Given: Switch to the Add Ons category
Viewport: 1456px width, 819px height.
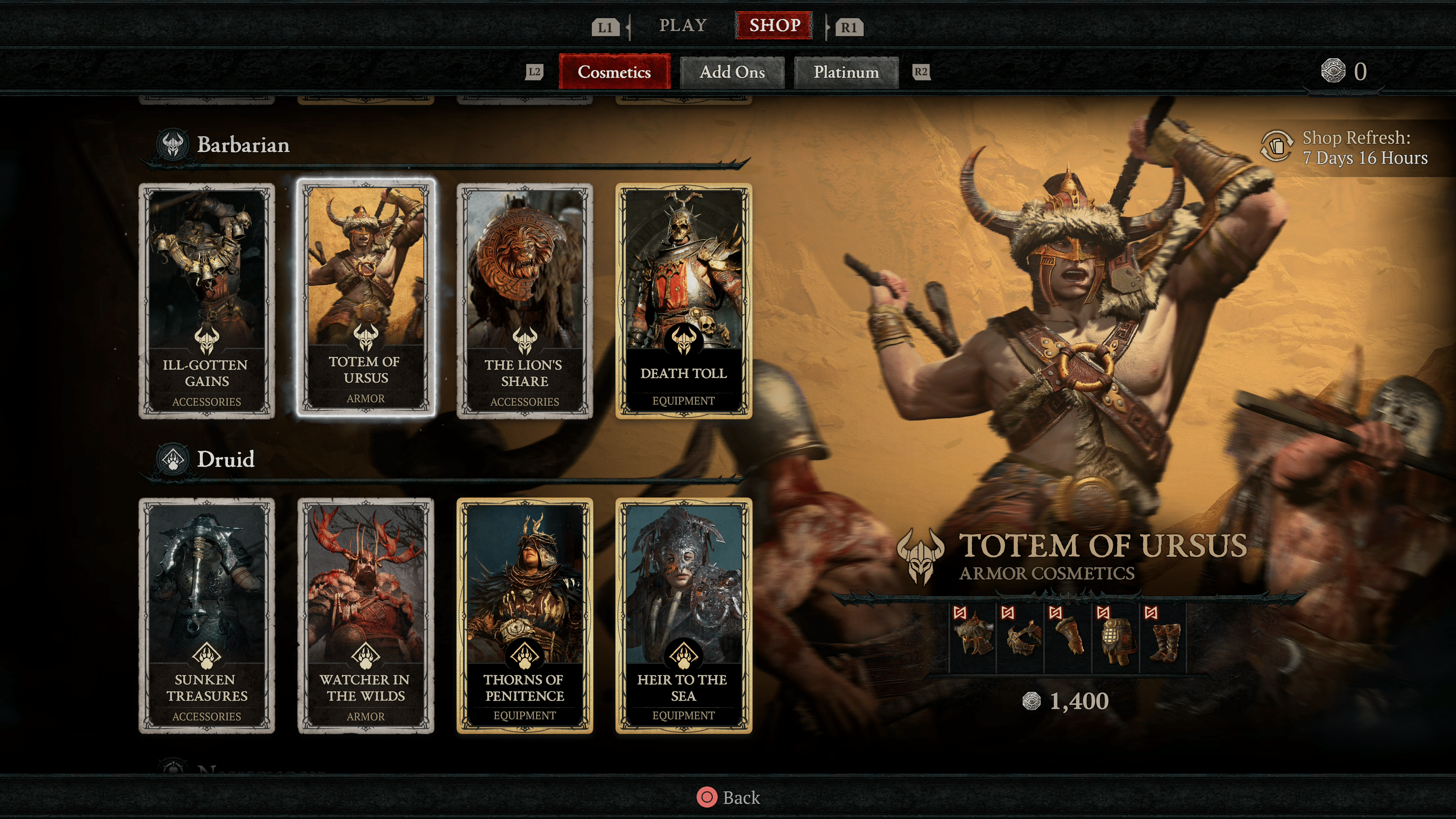Looking at the screenshot, I should (732, 72).
